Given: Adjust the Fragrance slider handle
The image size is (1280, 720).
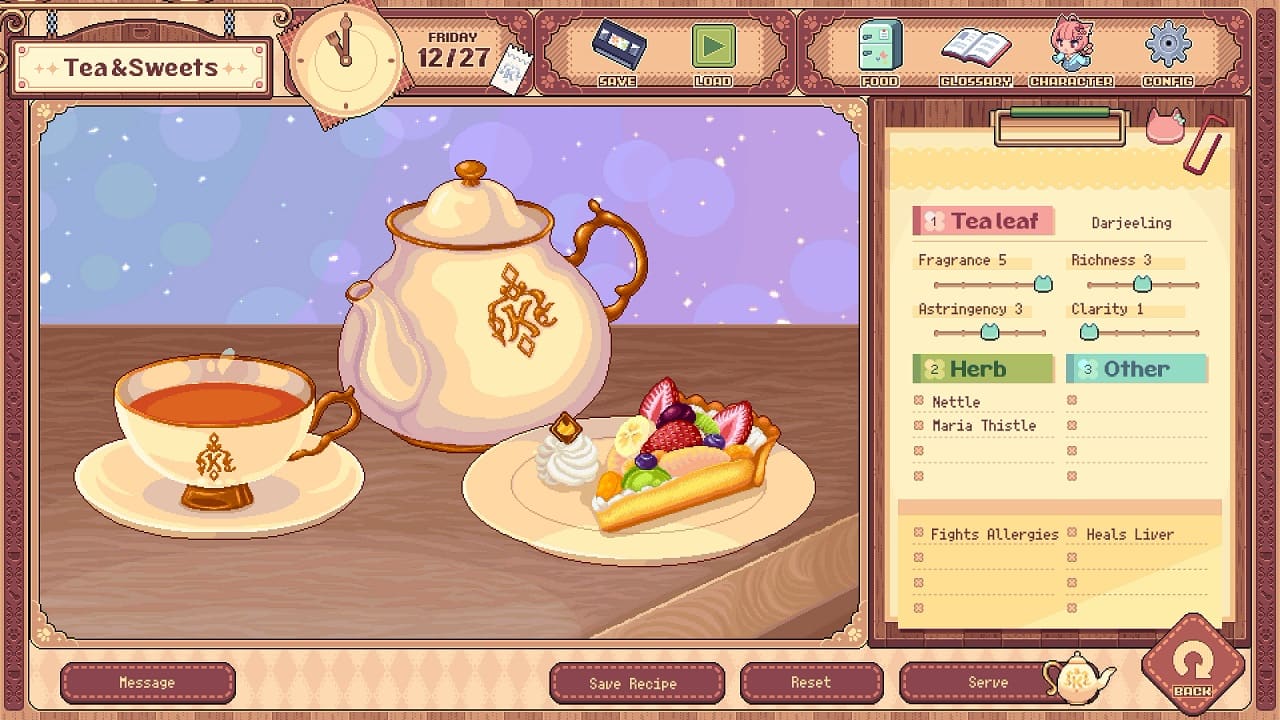Looking at the screenshot, I should coord(1042,284).
